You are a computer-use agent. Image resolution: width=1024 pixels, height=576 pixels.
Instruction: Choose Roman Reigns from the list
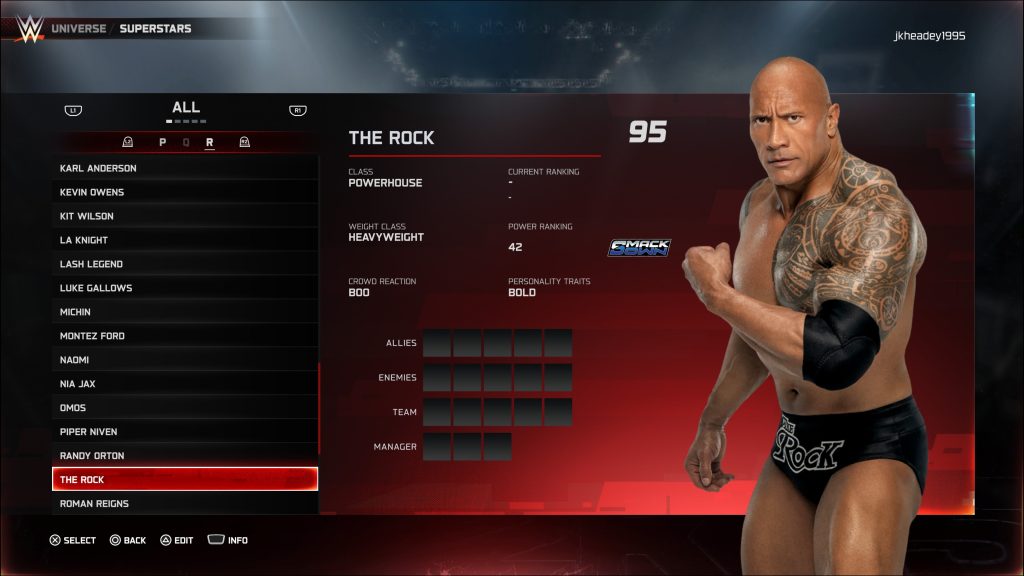pyautogui.click(x=185, y=504)
